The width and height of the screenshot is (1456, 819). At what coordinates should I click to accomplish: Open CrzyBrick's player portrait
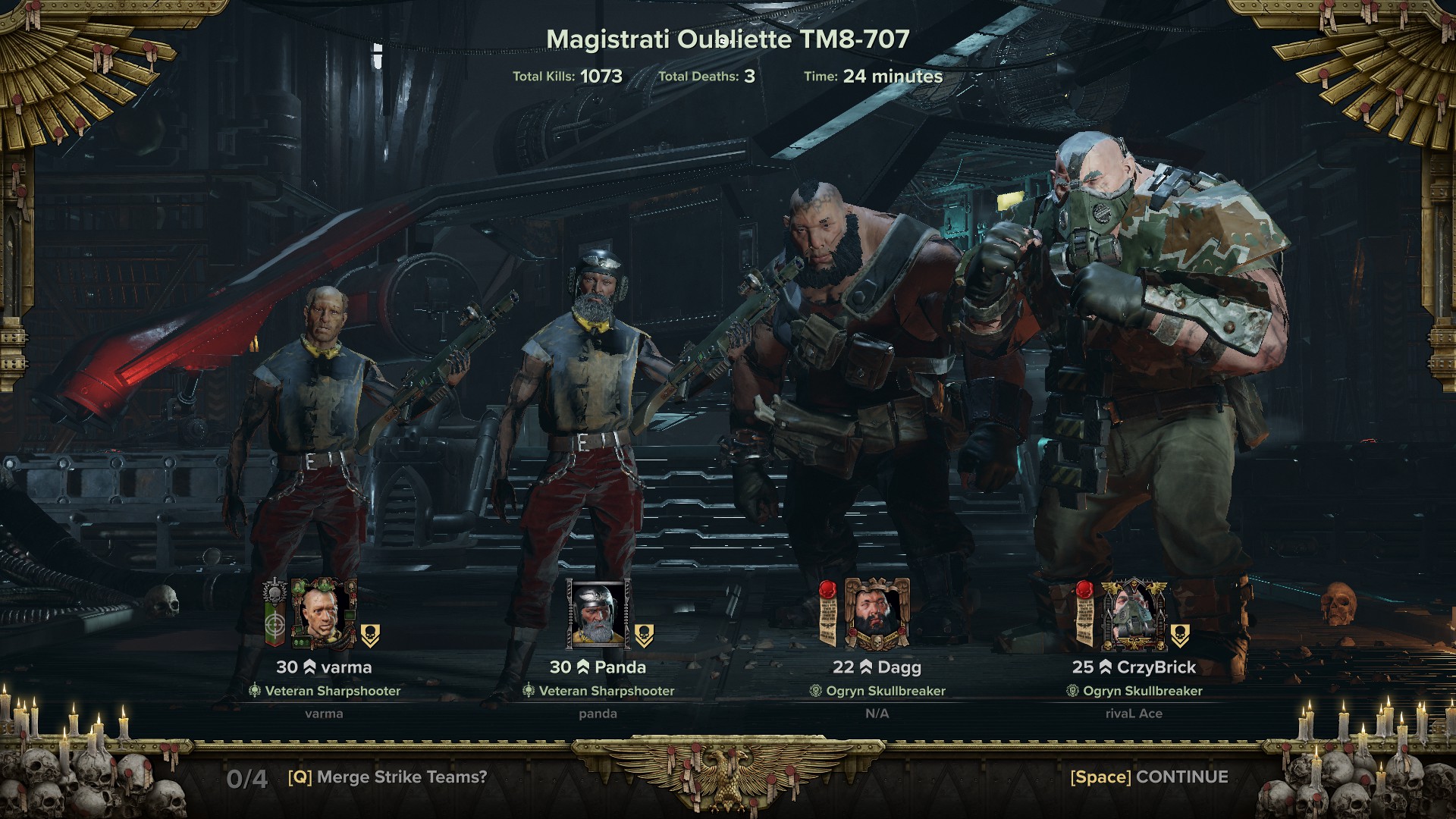click(x=1134, y=616)
